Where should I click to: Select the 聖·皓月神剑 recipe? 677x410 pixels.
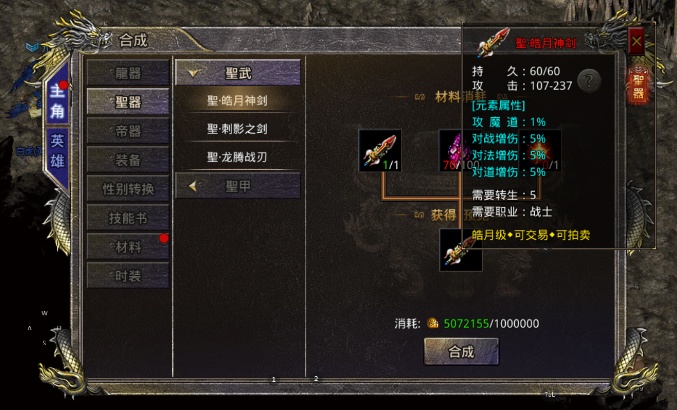238,100
